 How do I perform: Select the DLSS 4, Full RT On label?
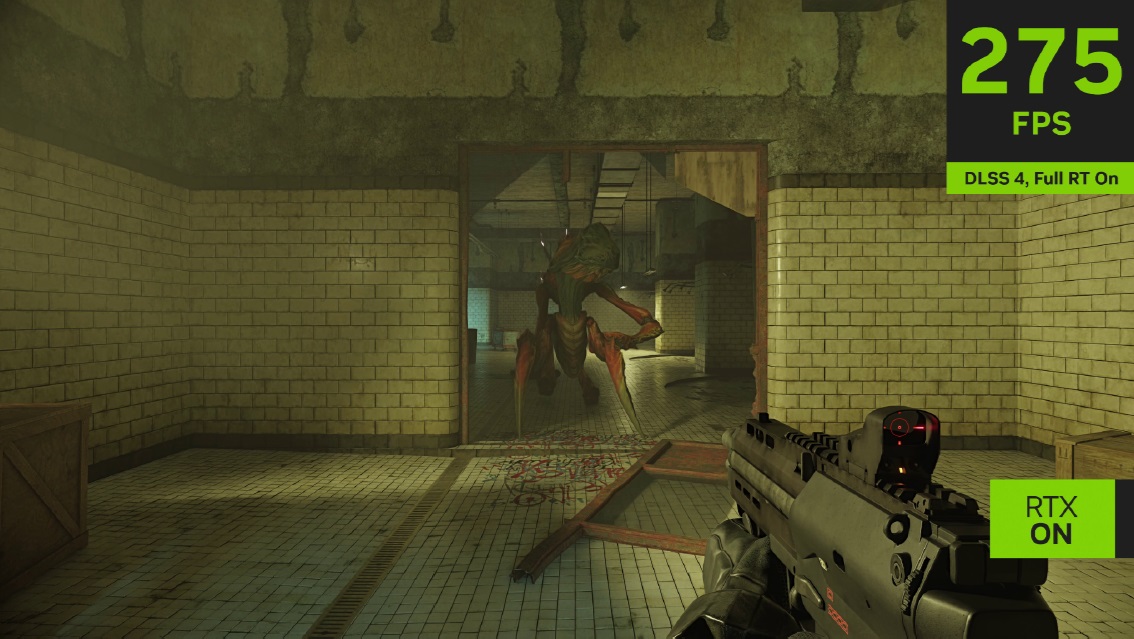click(1040, 179)
